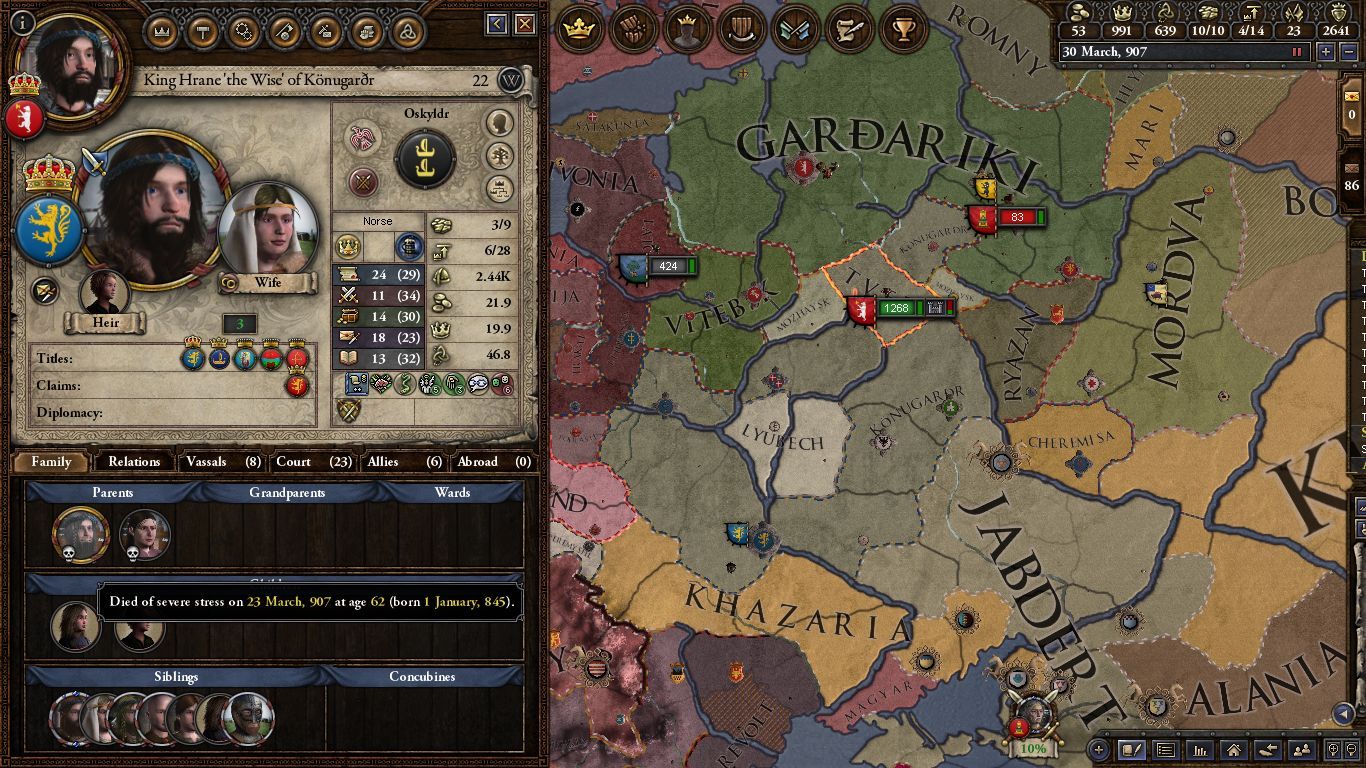Switch to the Relations tab

click(134, 462)
